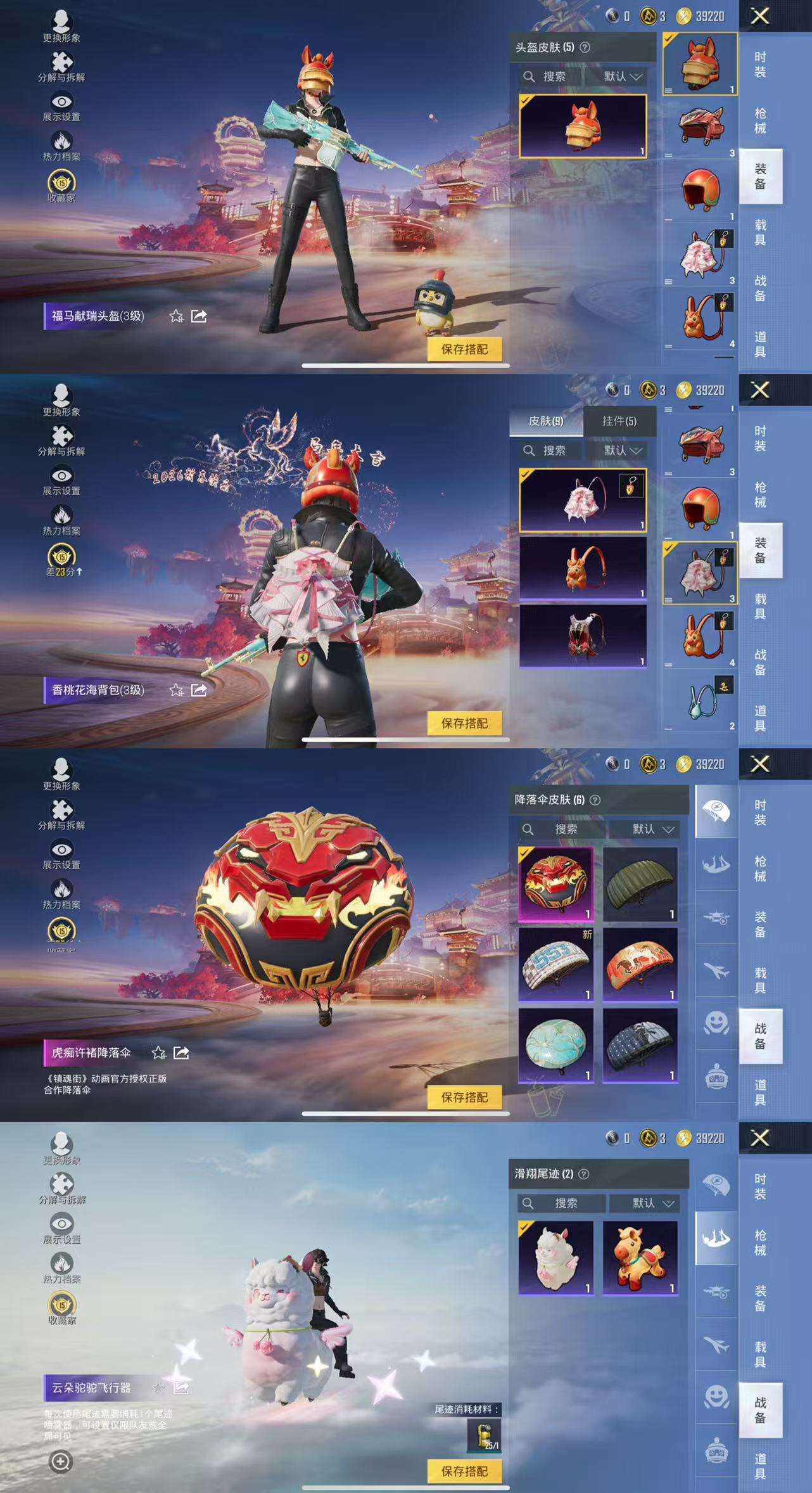Choose the white alpaca glide trail

point(556,1258)
